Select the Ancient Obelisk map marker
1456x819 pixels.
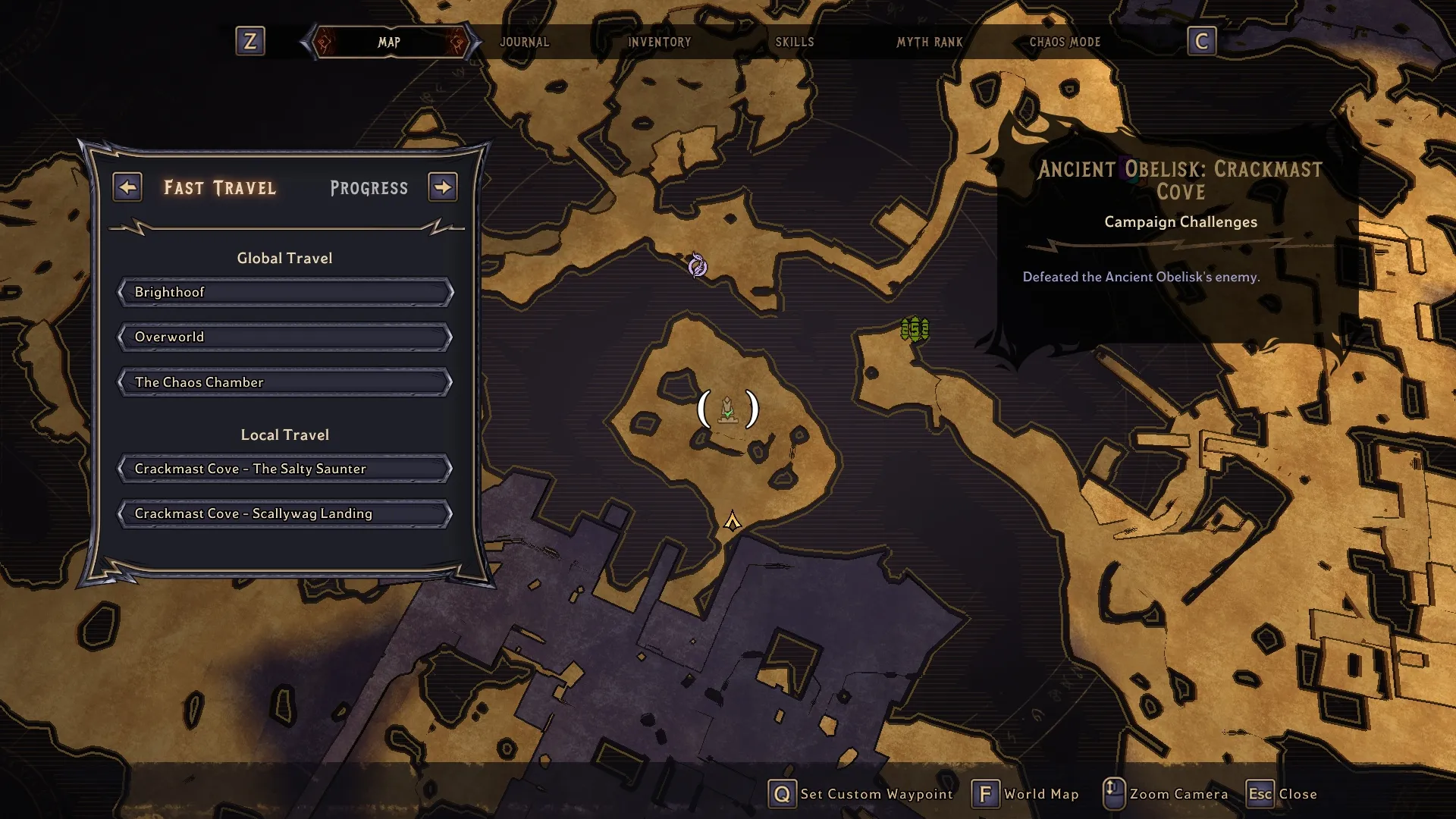coord(727,409)
